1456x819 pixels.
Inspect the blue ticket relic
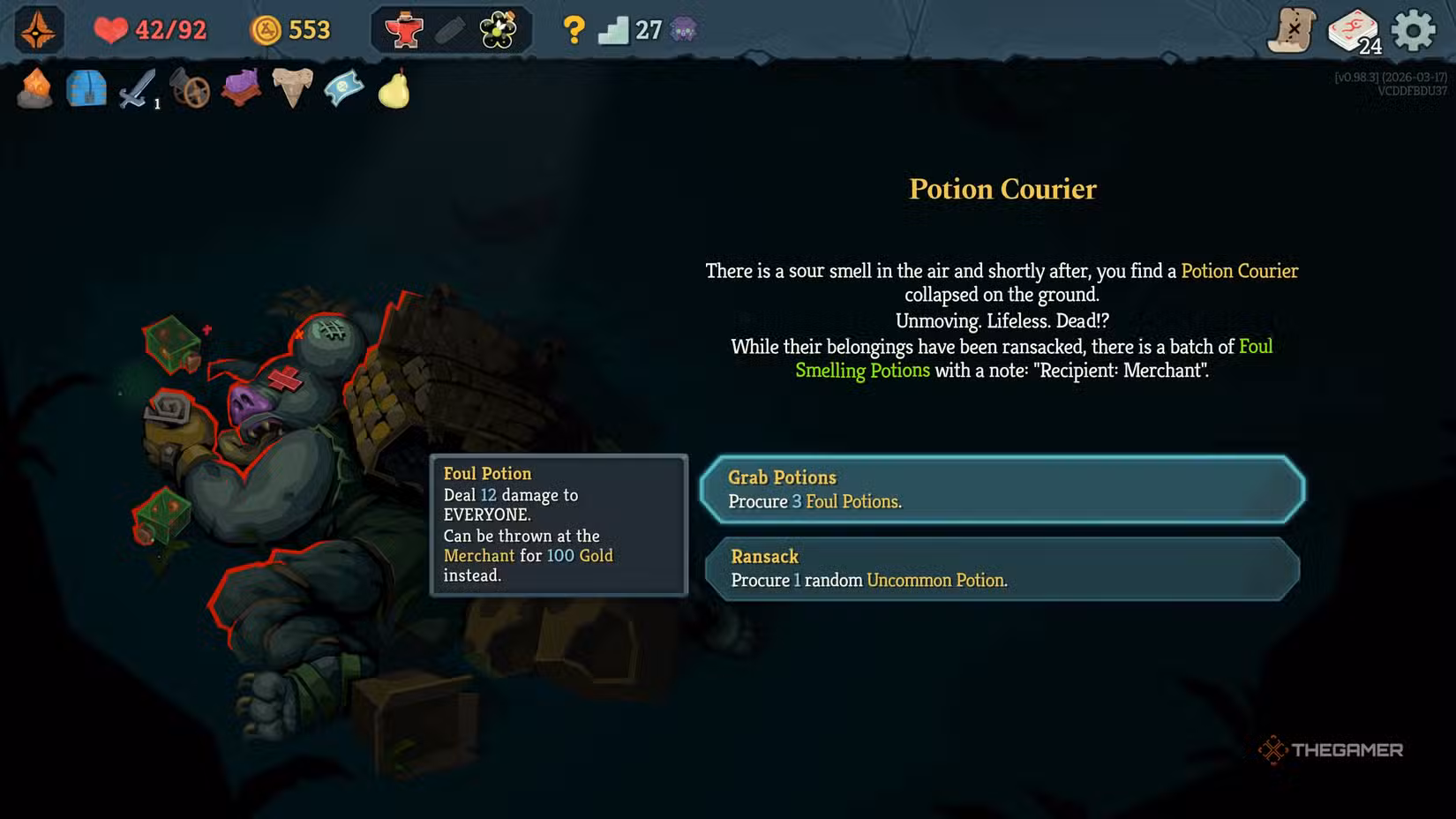click(x=343, y=89)
